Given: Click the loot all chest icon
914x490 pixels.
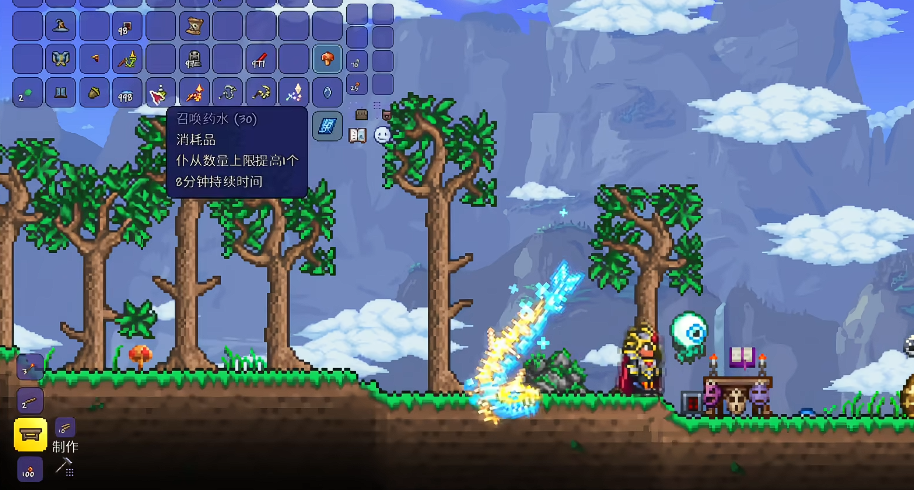Looking at the screenshot, I should 361,115.
